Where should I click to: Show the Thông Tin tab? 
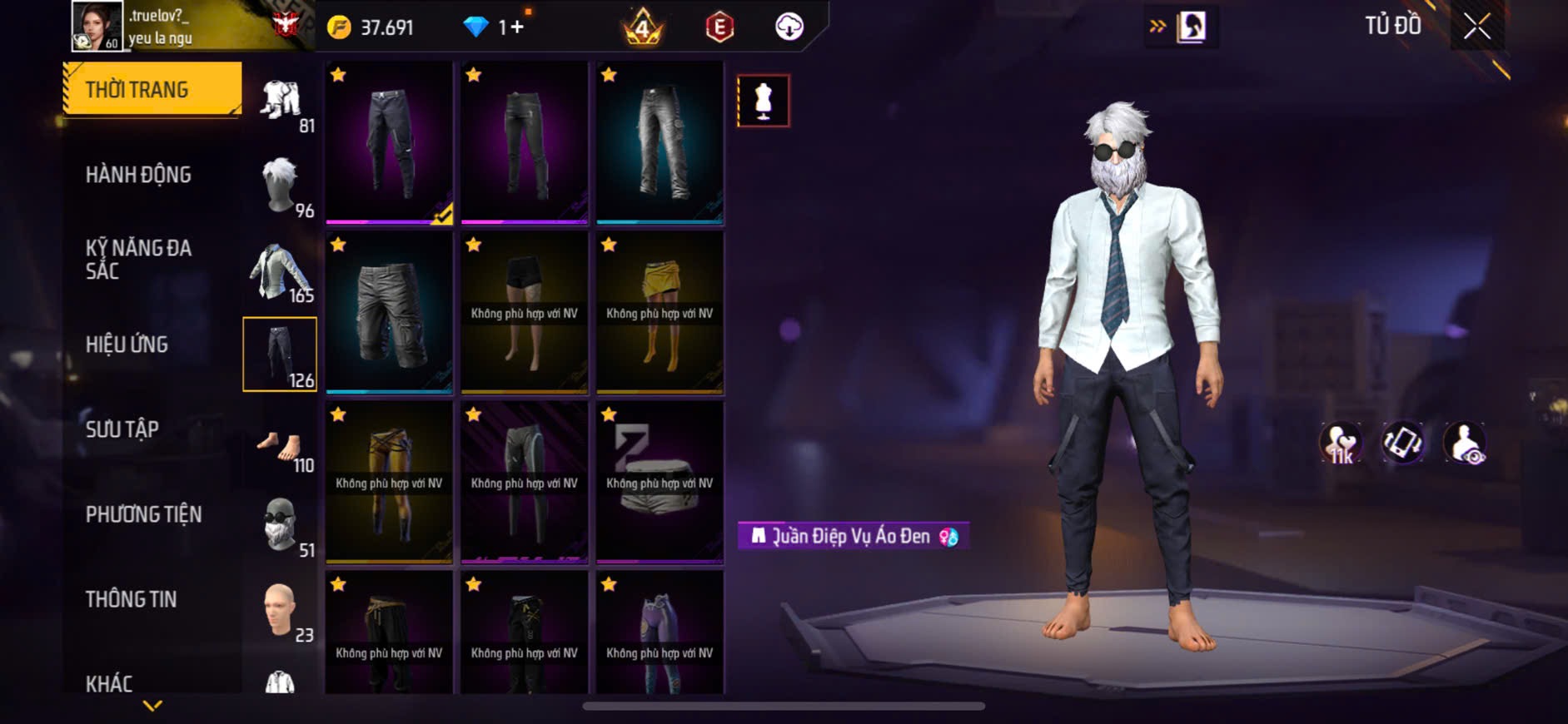click(x=131, y=599)
